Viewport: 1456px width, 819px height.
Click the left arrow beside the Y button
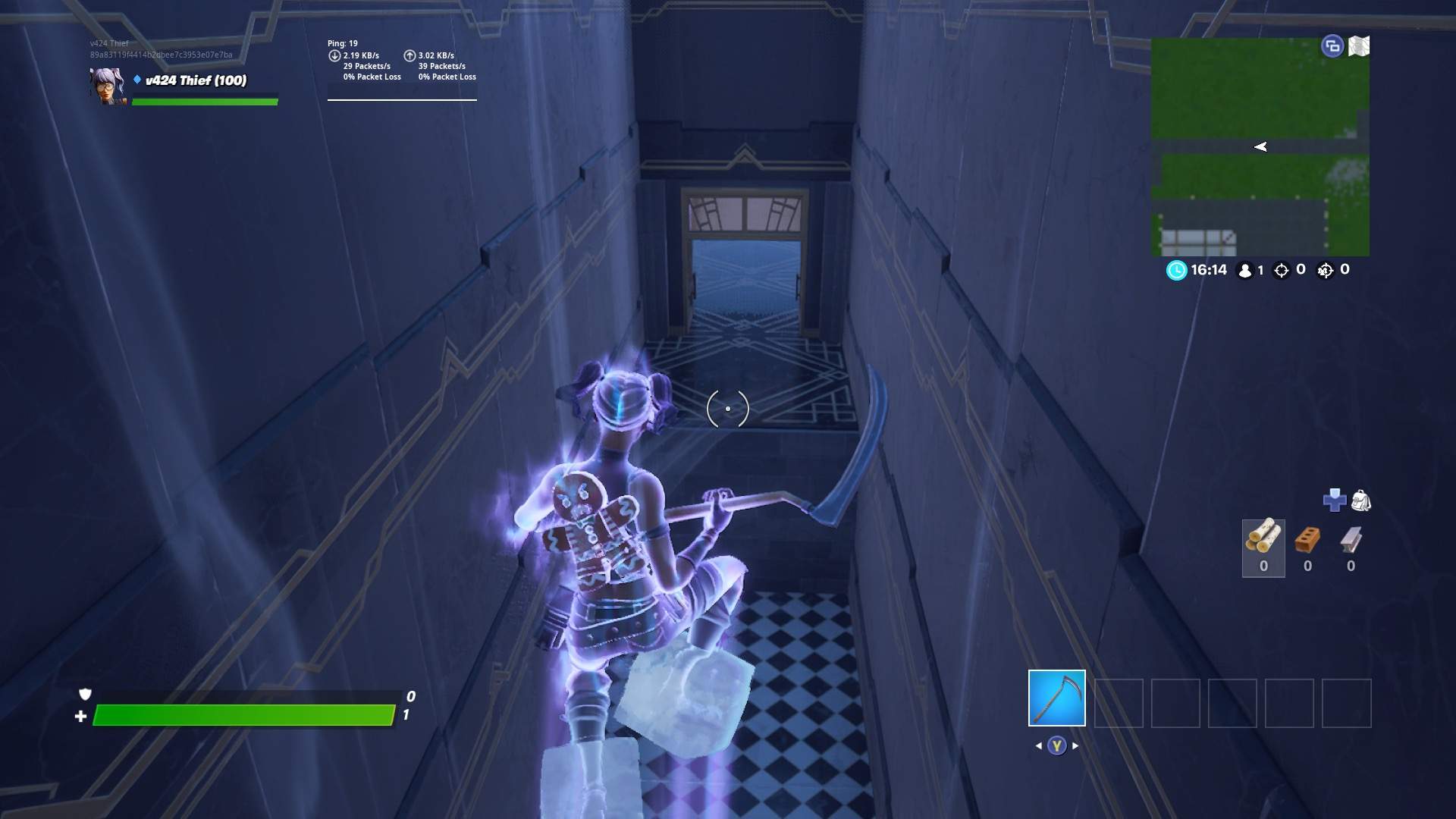[x=1037, y=745]
